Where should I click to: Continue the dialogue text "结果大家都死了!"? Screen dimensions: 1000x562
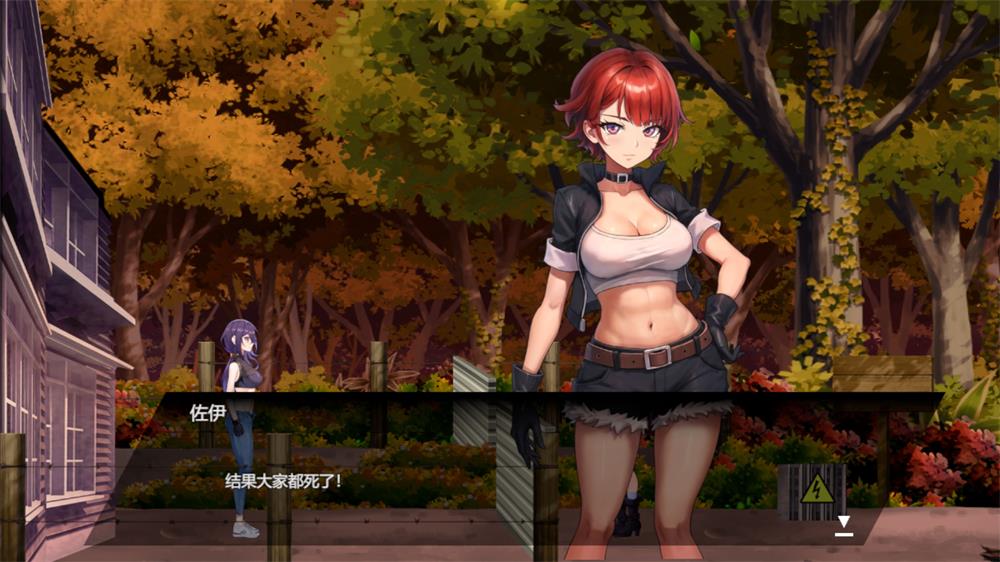point(284,481)
